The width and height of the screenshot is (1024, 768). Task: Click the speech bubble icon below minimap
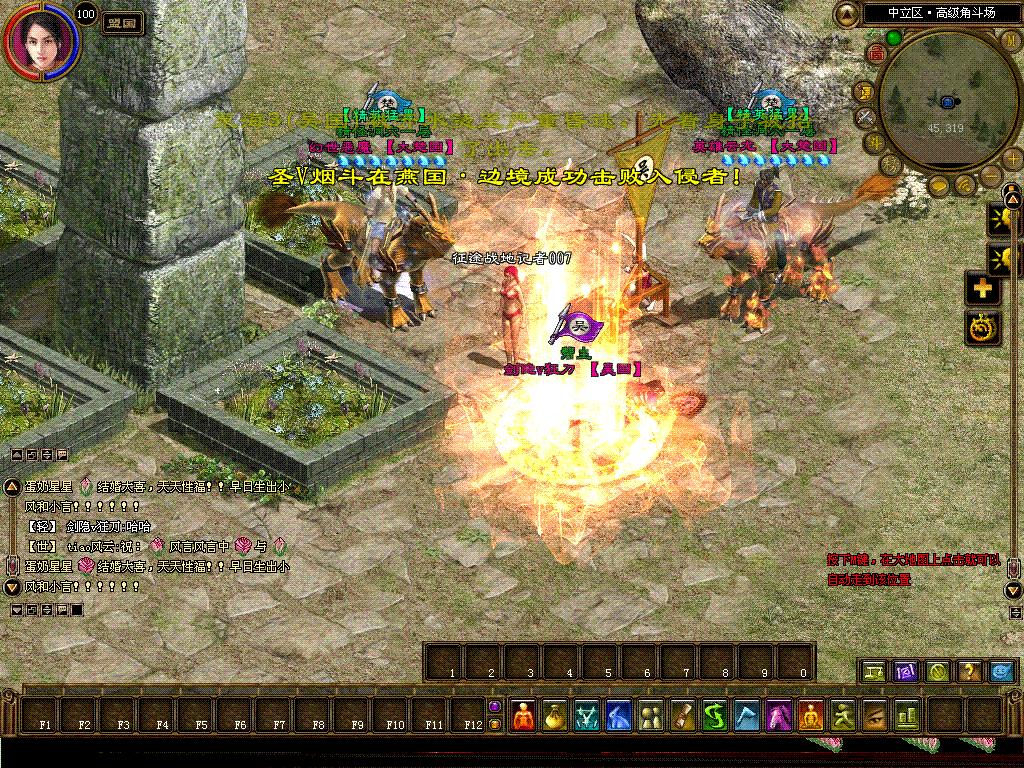coord(941,184)
